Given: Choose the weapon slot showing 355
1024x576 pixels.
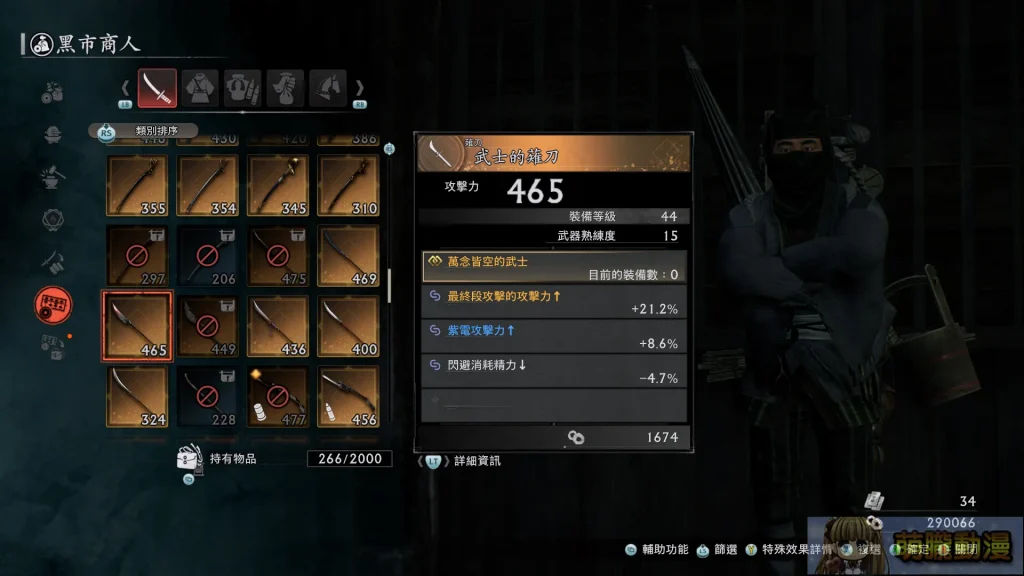Looking at the screenshot, I should coord(137,186).
